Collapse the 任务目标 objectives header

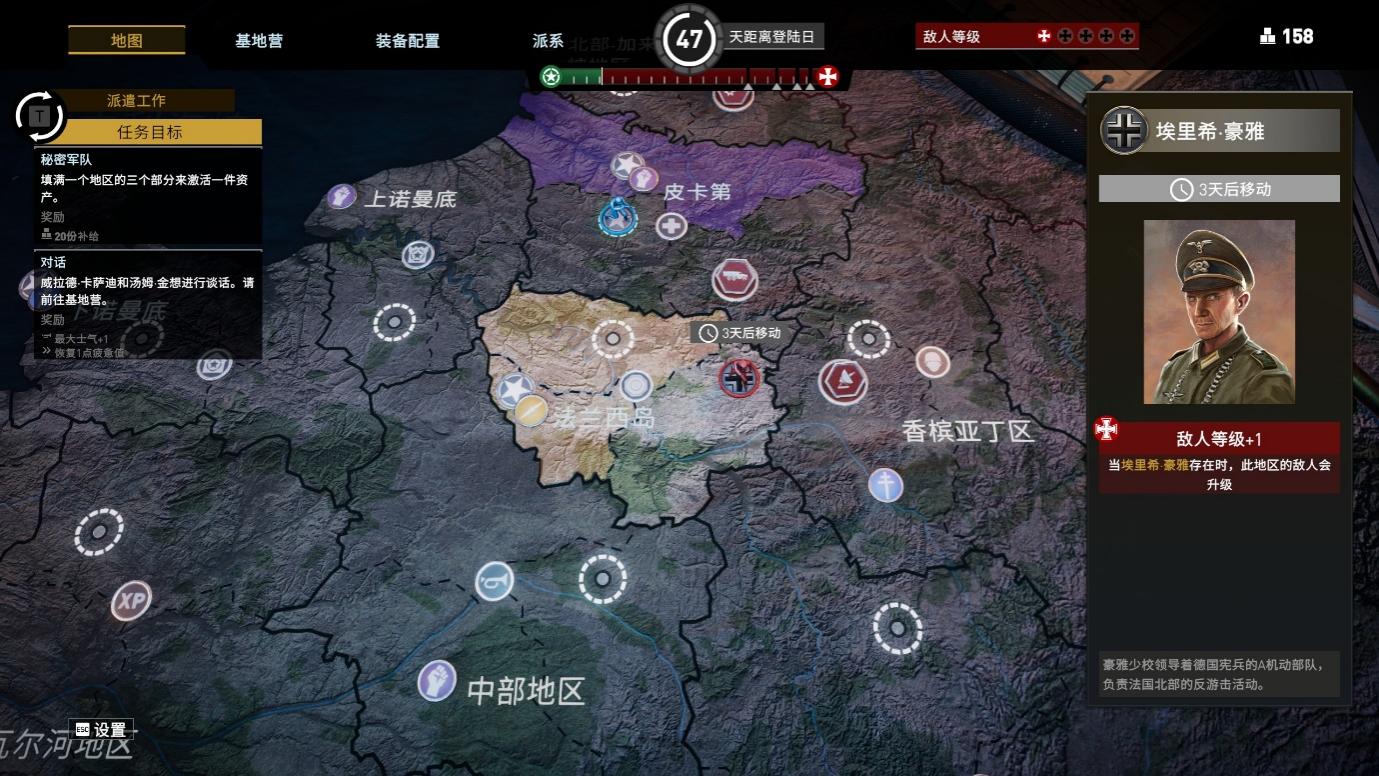[148, 132]
